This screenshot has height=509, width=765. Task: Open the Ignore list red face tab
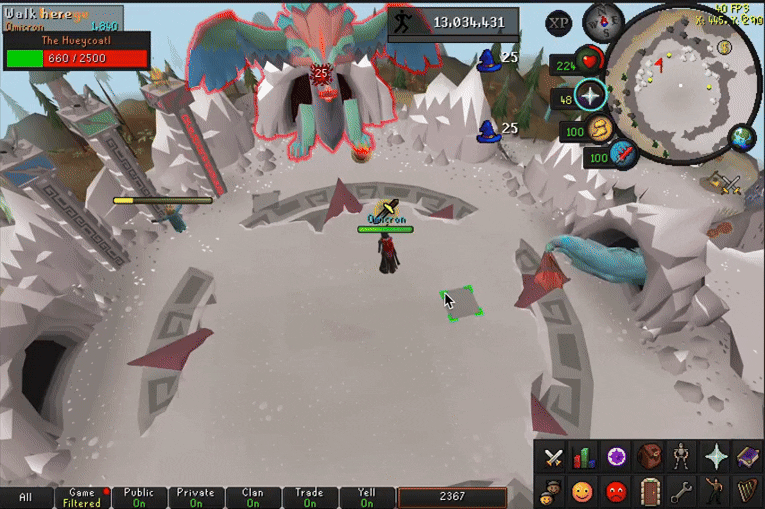pos(617,492)
